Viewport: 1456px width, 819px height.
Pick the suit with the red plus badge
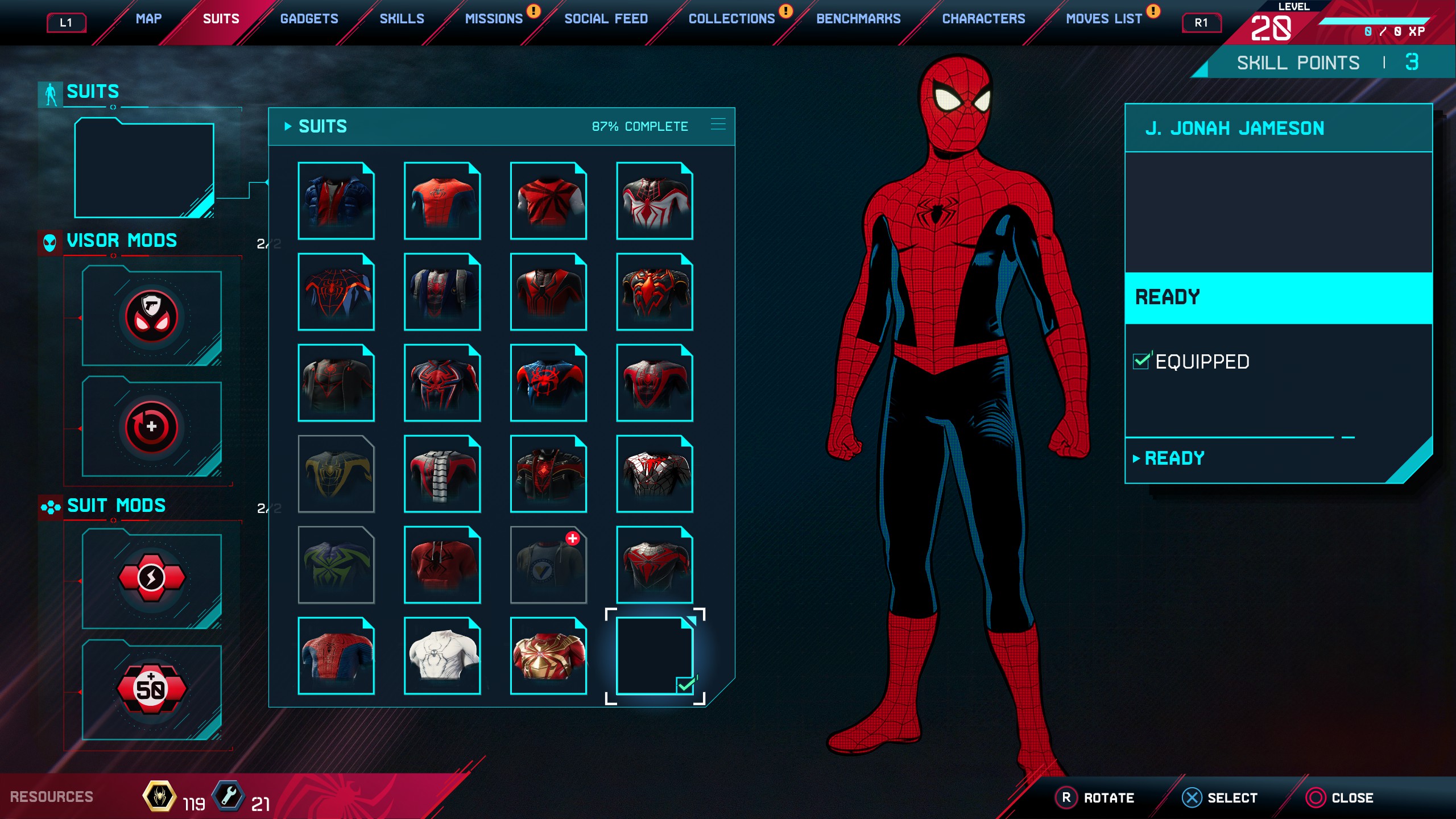(548, 564)
